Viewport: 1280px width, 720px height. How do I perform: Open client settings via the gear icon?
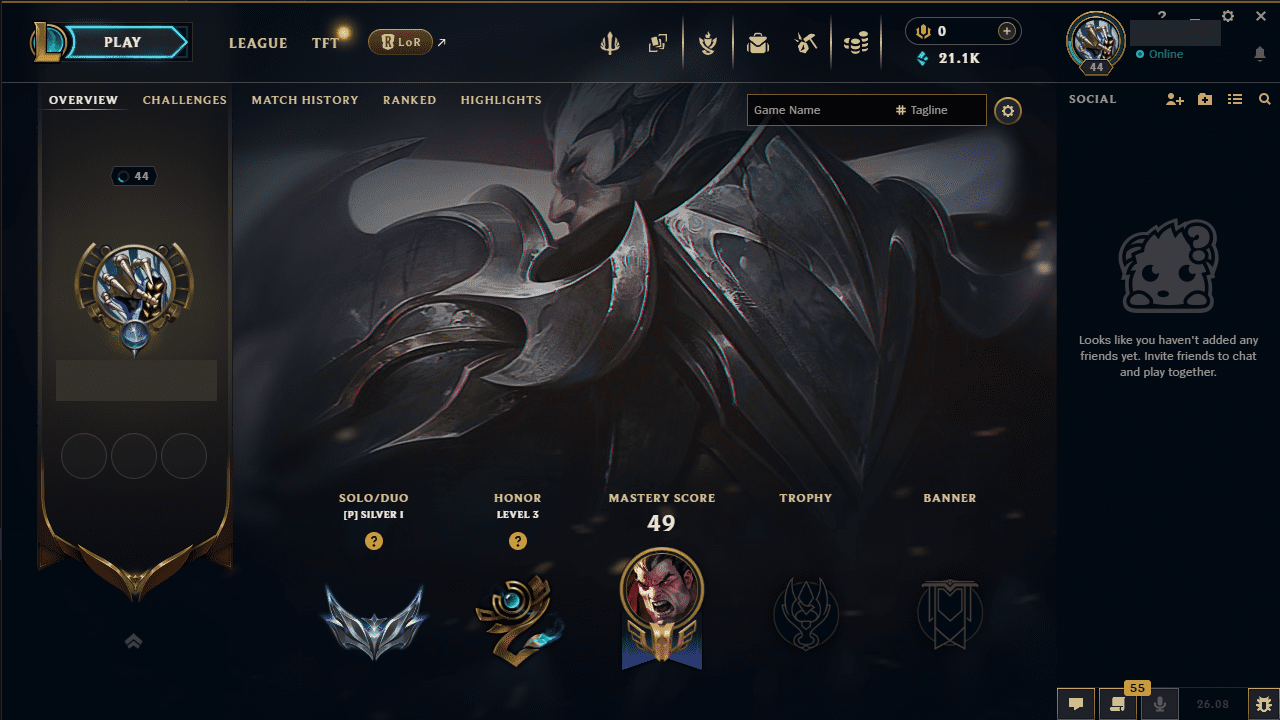[x=1228, y=16]
